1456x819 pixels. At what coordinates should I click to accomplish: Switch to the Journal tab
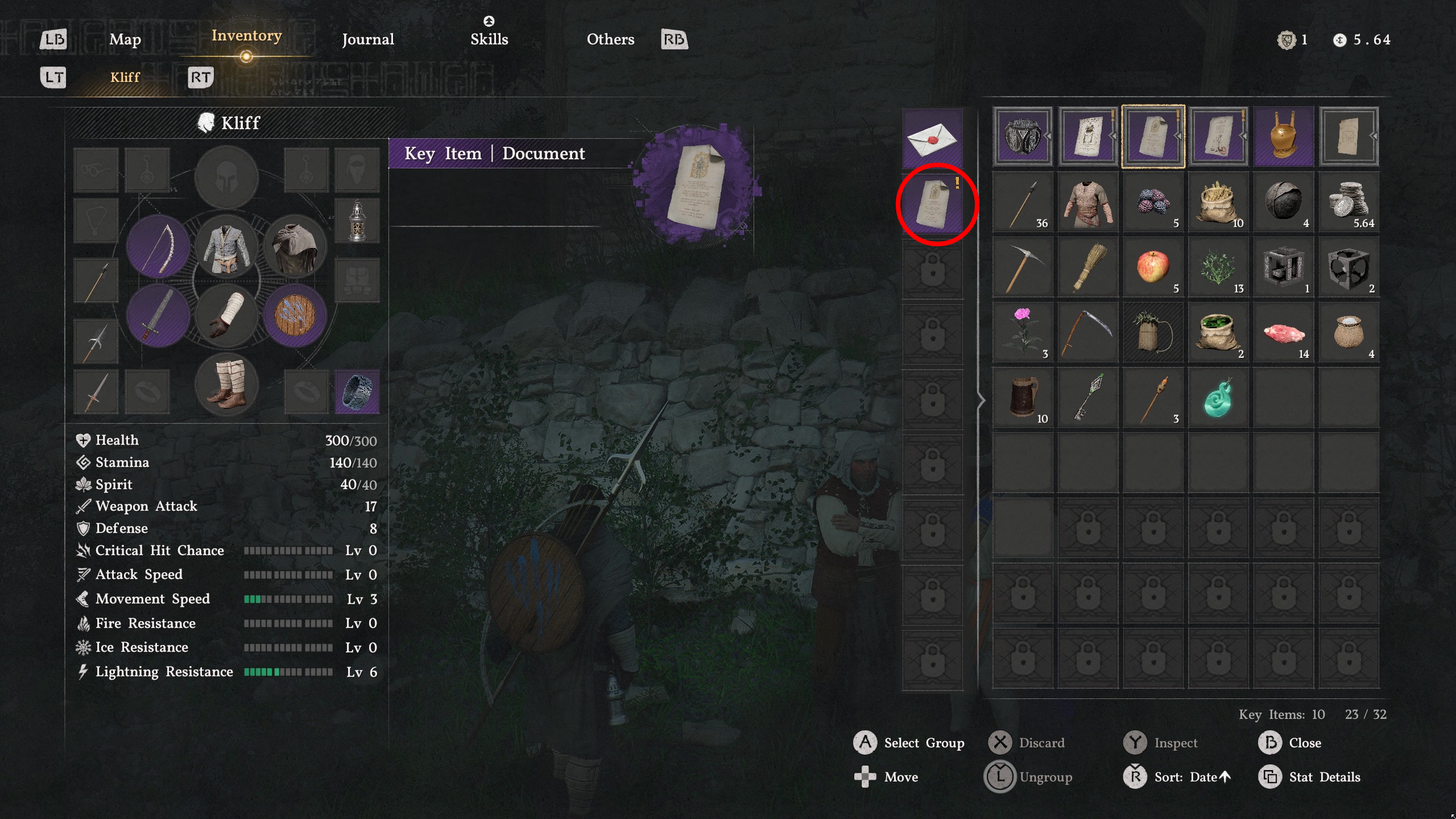(367, 39)
